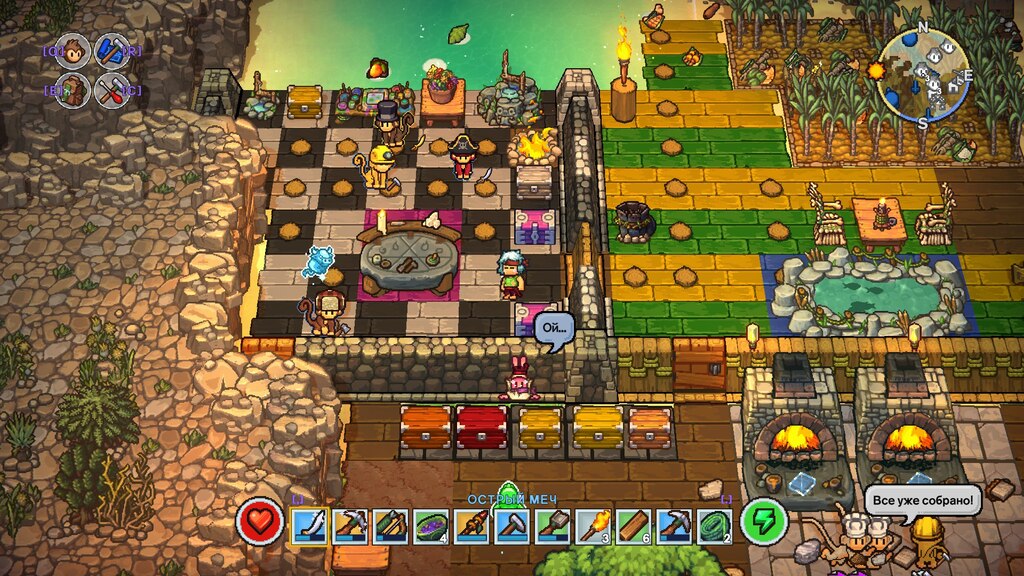Click the circular compass minimap
1024x576 pixels.
click(923, 73)
